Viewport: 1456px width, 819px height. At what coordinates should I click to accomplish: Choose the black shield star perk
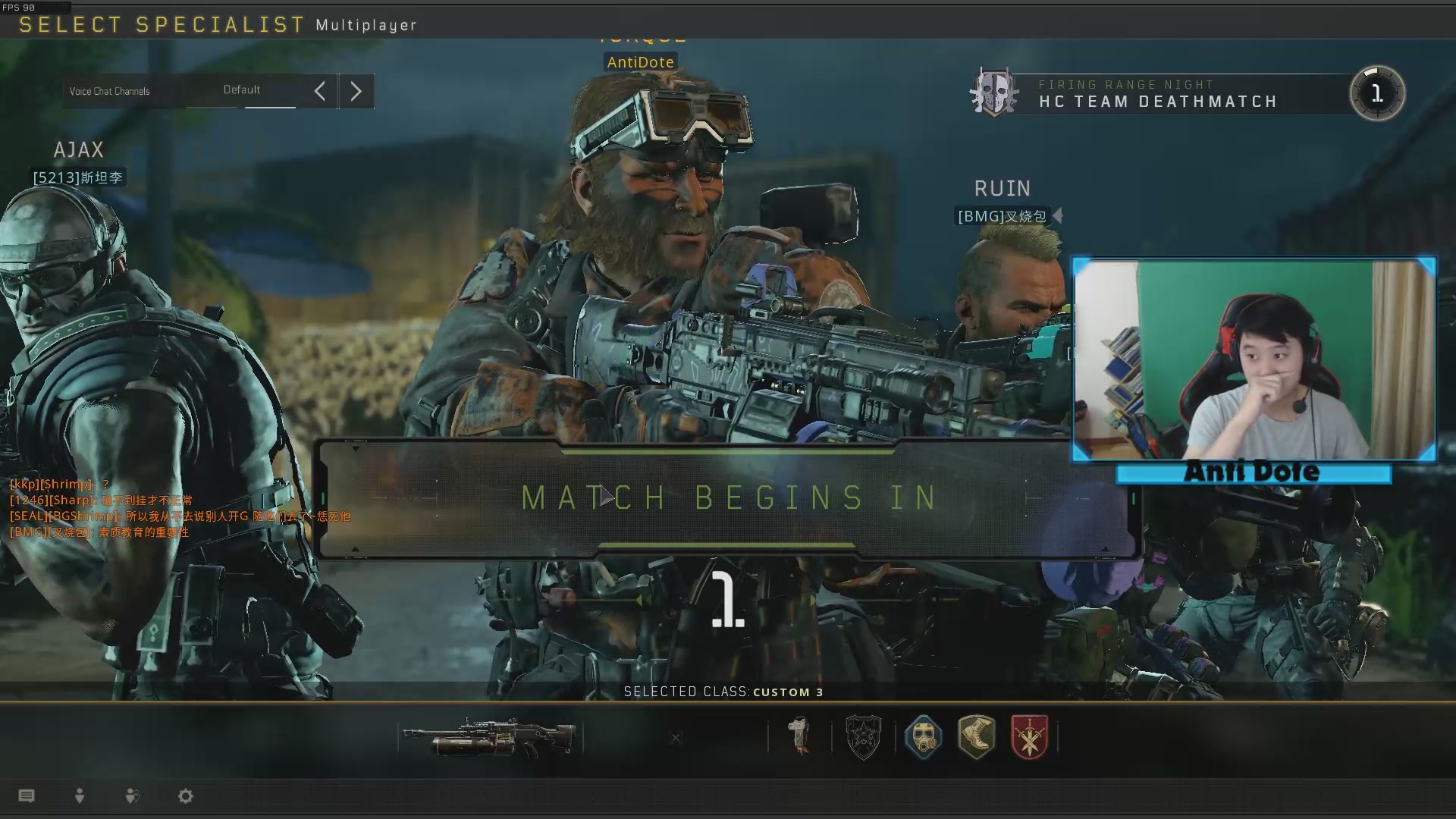coord(863,737)
